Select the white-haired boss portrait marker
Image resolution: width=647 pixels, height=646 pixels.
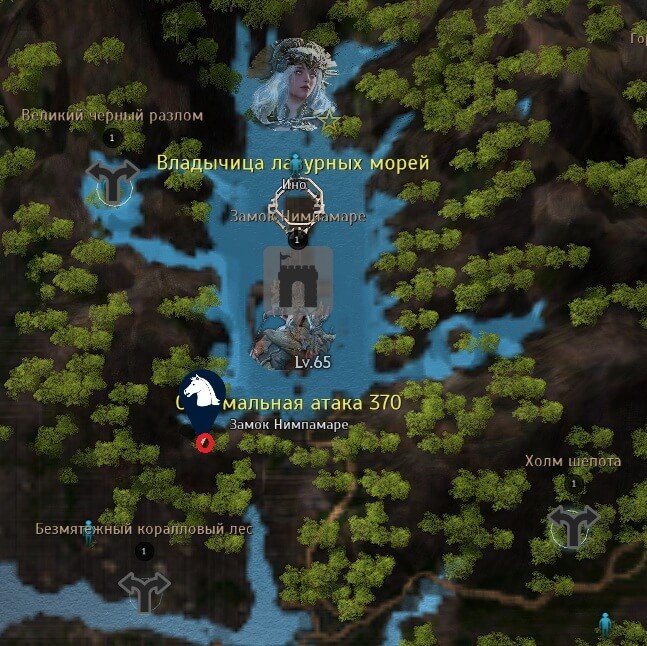click(x=294, y=85)
